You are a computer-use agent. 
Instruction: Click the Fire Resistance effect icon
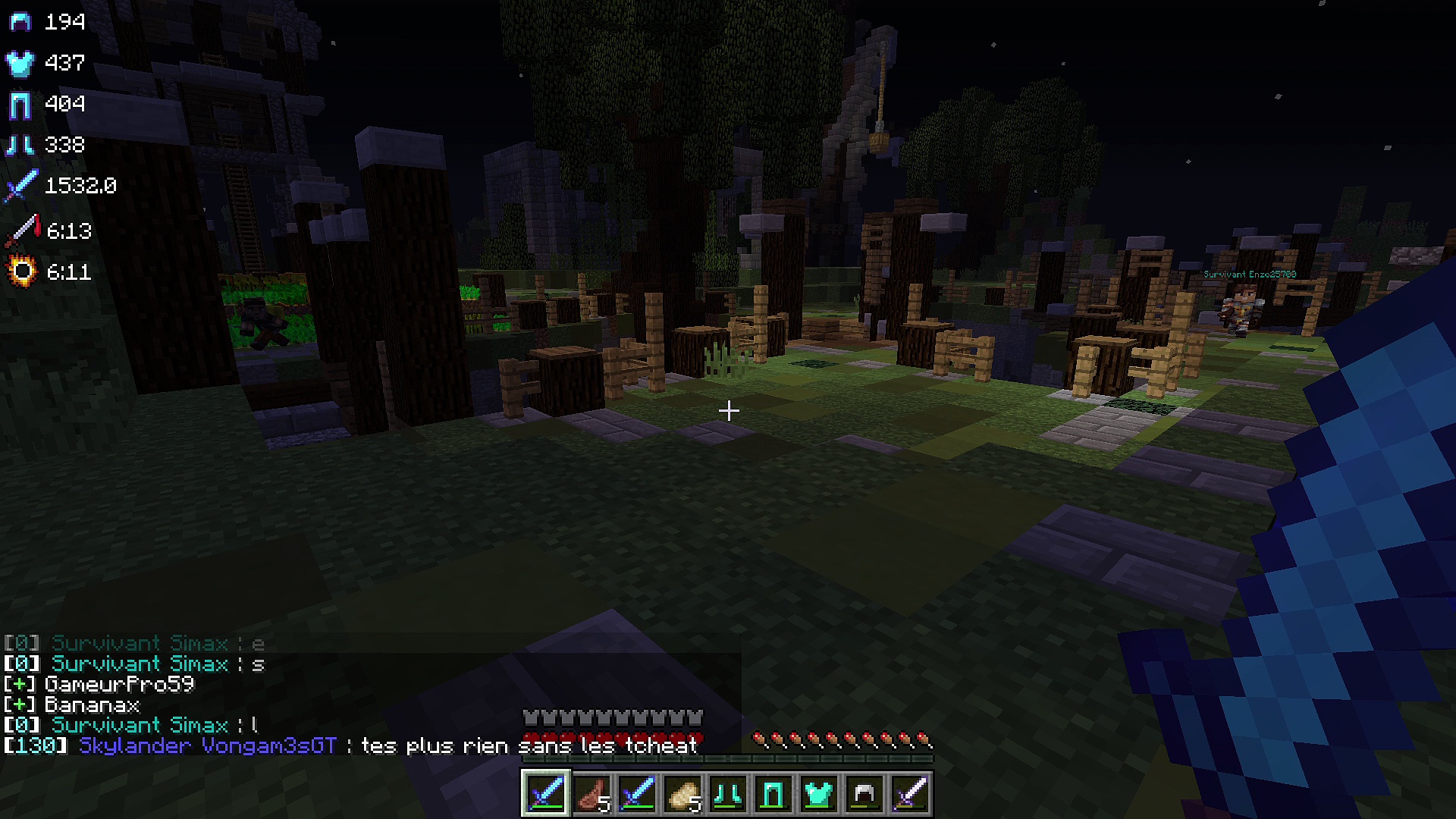(22, 271)
